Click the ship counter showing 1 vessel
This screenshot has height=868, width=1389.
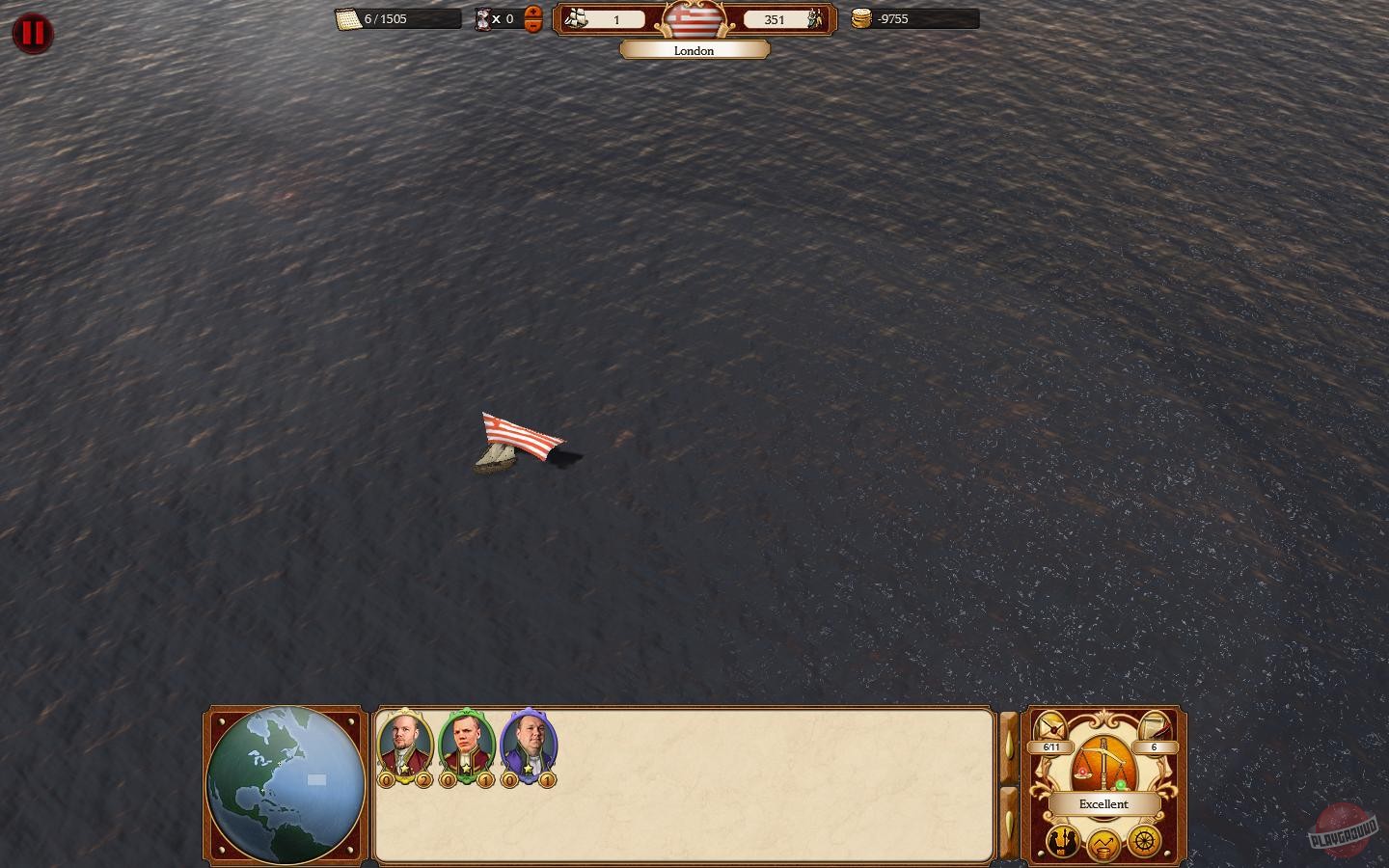pos(607,19)
